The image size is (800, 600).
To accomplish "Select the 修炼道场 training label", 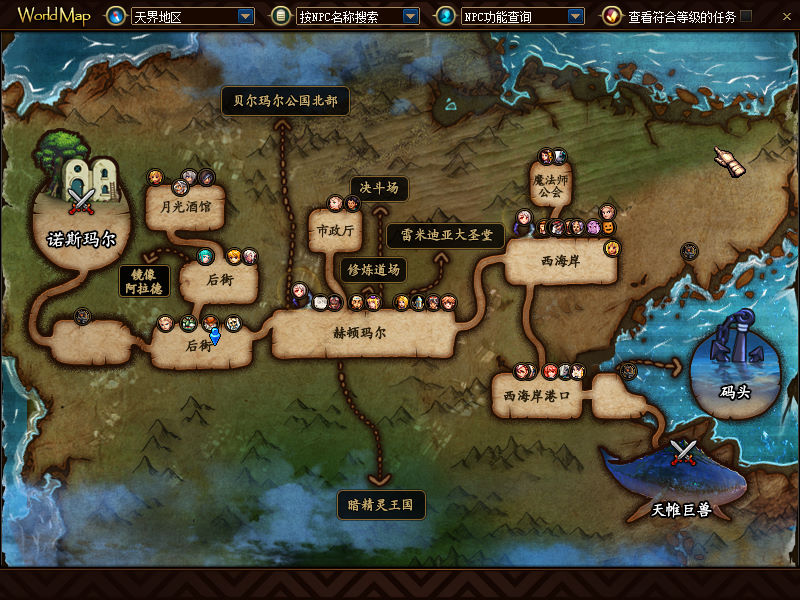I will point(373,269).
